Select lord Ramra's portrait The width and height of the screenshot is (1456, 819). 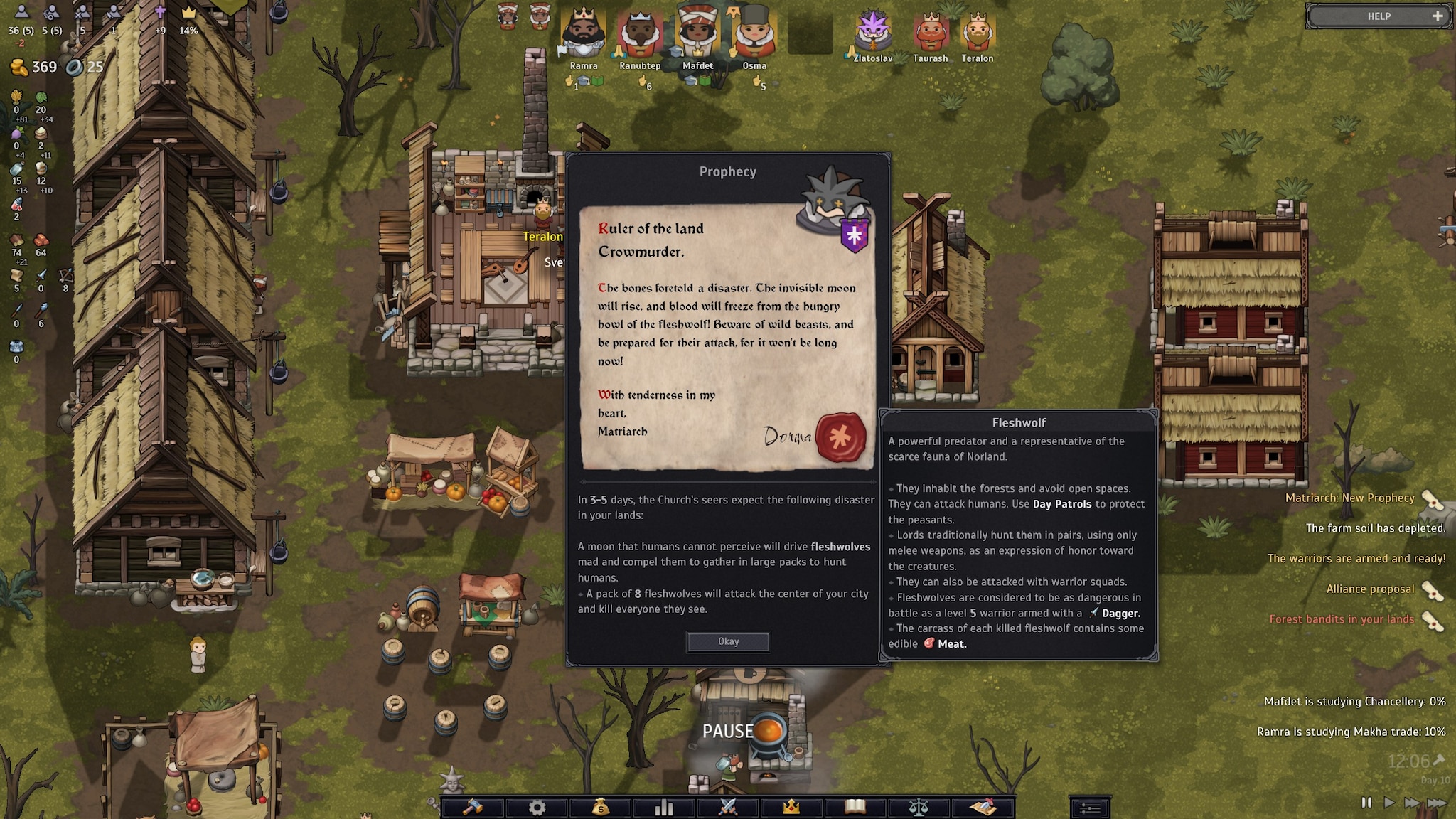click(584, 34)
